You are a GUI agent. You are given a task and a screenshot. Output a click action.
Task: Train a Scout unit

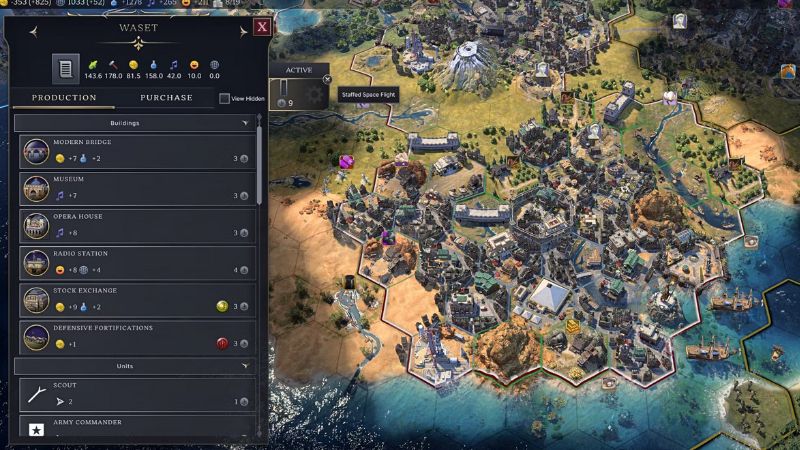(135, 394)
